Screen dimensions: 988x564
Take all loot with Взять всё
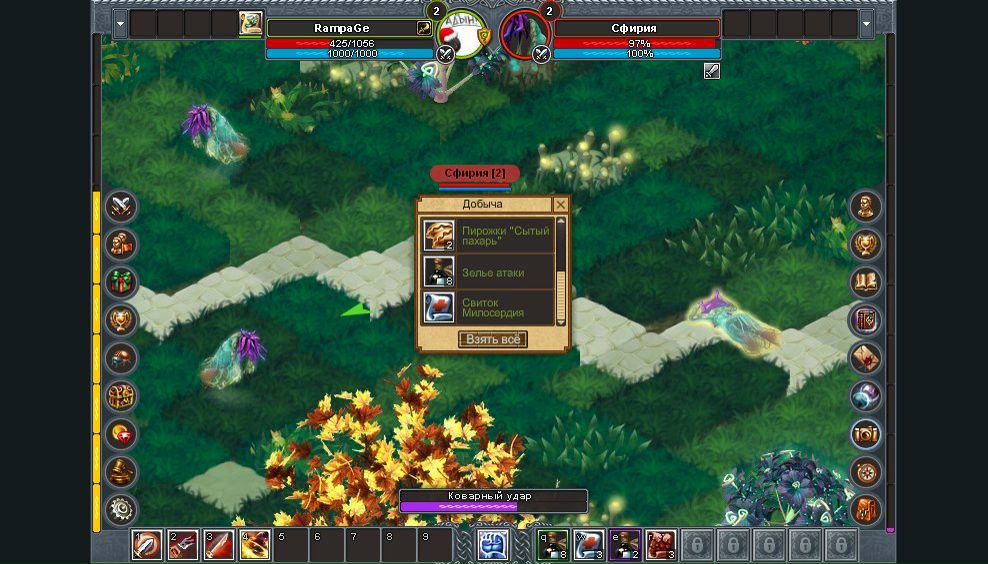[492, 339]
